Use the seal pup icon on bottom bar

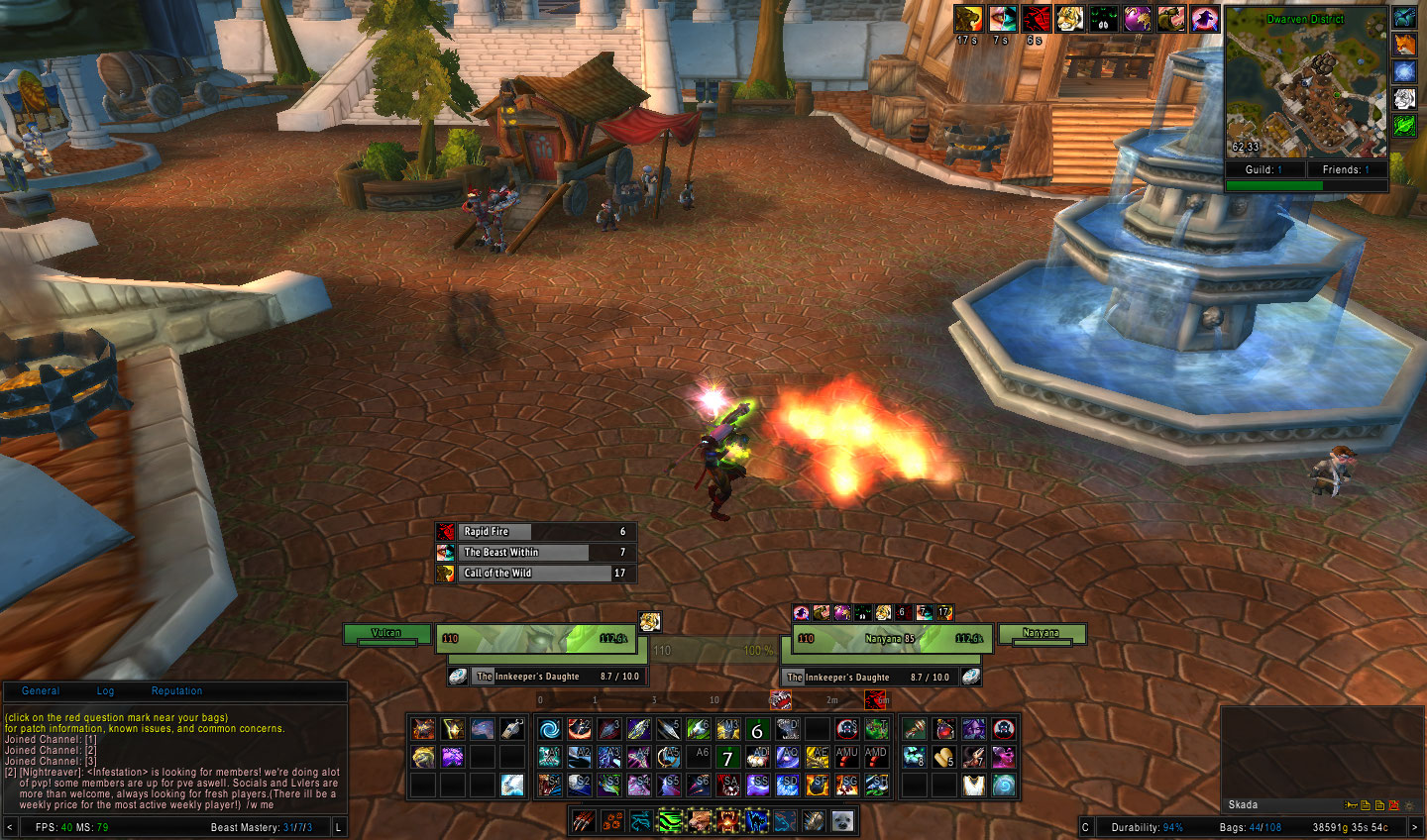(843, 821)
